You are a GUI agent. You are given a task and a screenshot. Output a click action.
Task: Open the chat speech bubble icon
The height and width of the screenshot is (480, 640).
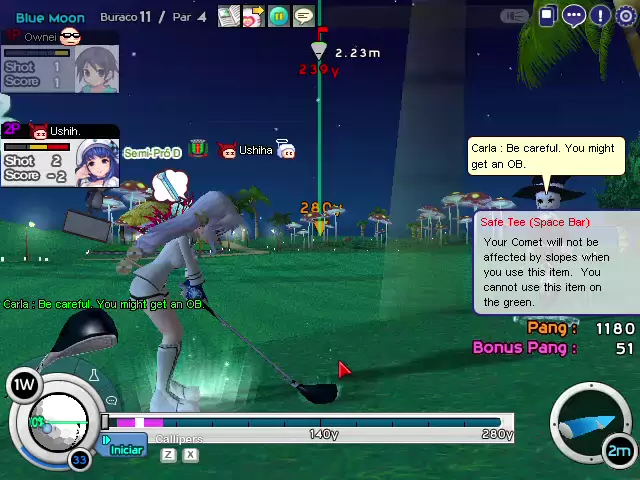click(303, 16)
